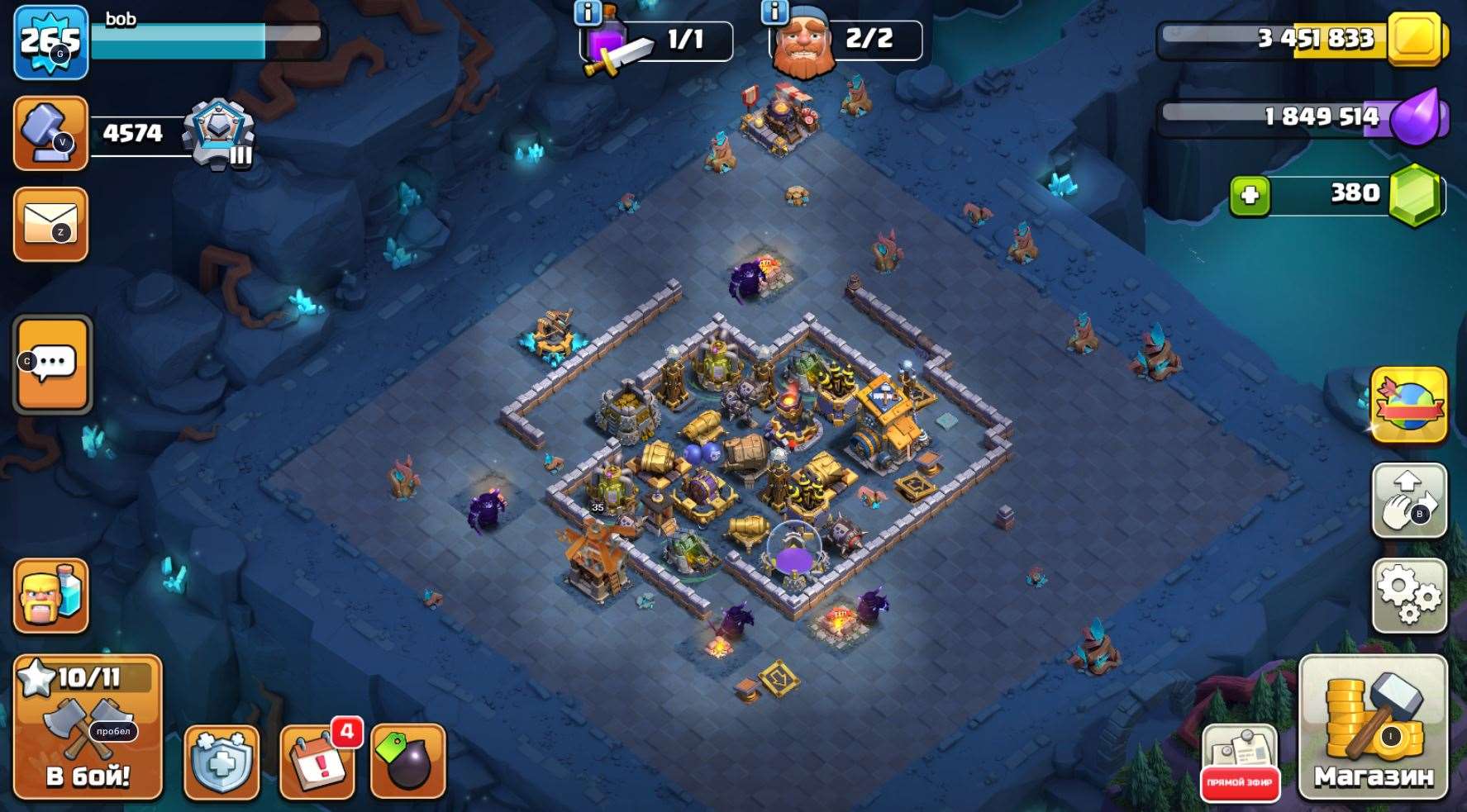Open the Магазин shop
The image size is (1467, 812).
pyautogui.click(x=1373, y=729)
